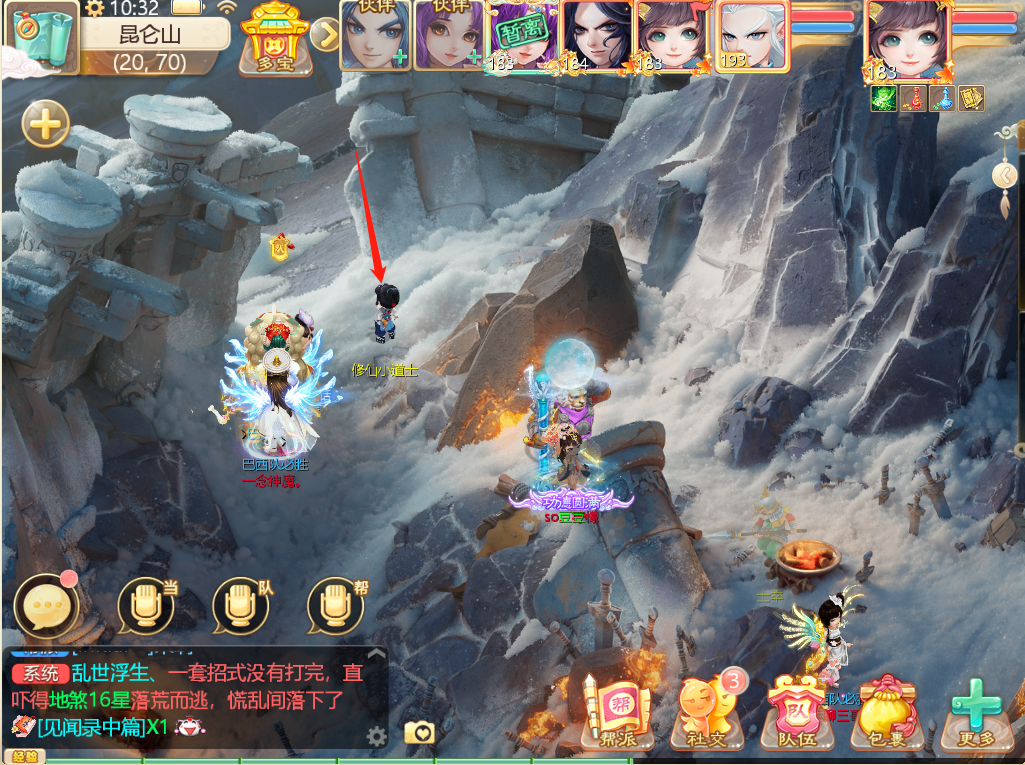
Task: Expand the yellow arrow beside 多宝
Action: 325,35
